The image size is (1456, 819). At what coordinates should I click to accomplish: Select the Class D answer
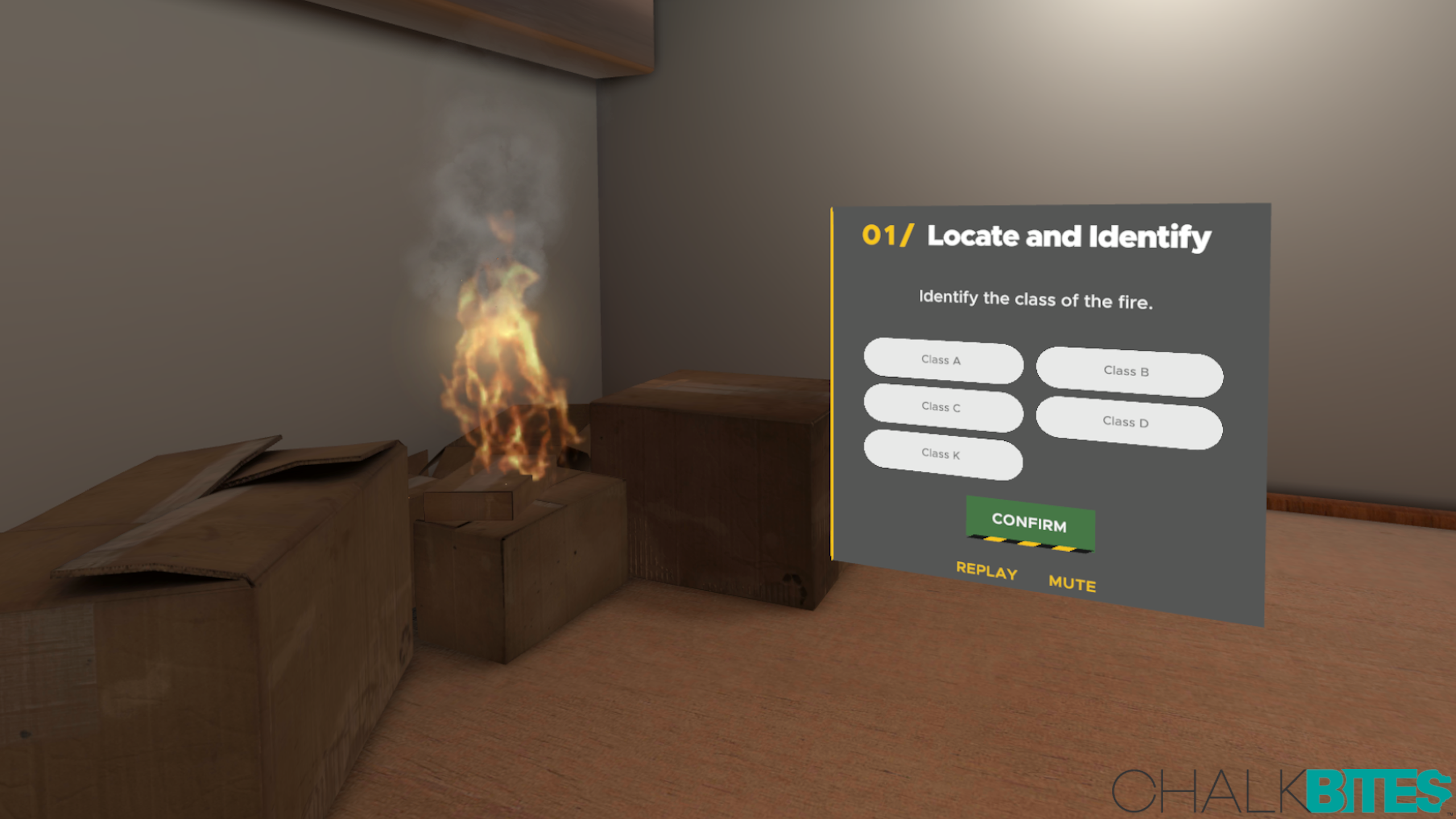(1128, 422)
